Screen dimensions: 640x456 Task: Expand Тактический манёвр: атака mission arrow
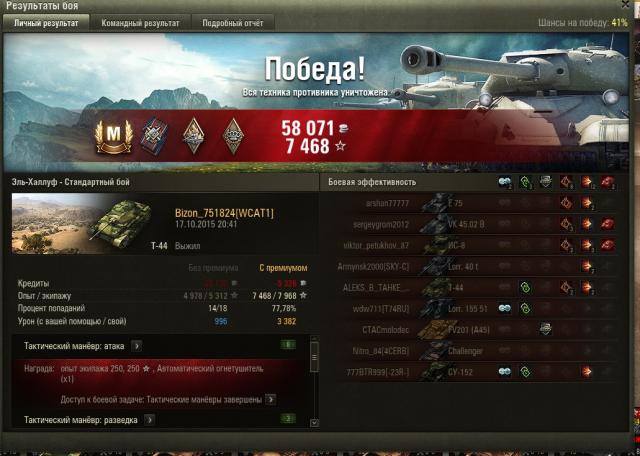[x=137, y=346]
